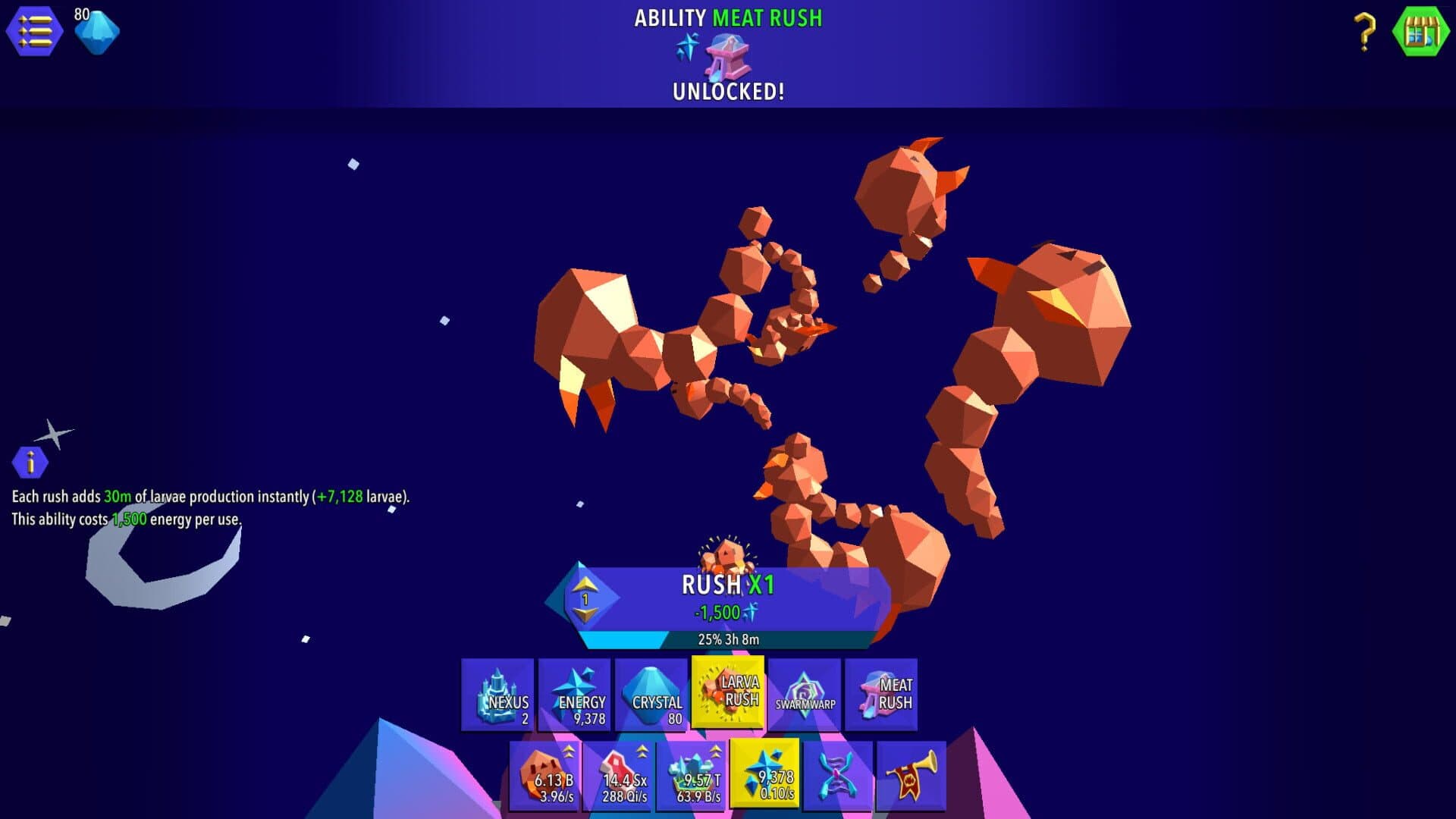
Task: Adjust the rush quantity stepper
Action: [x=585, y=599]
